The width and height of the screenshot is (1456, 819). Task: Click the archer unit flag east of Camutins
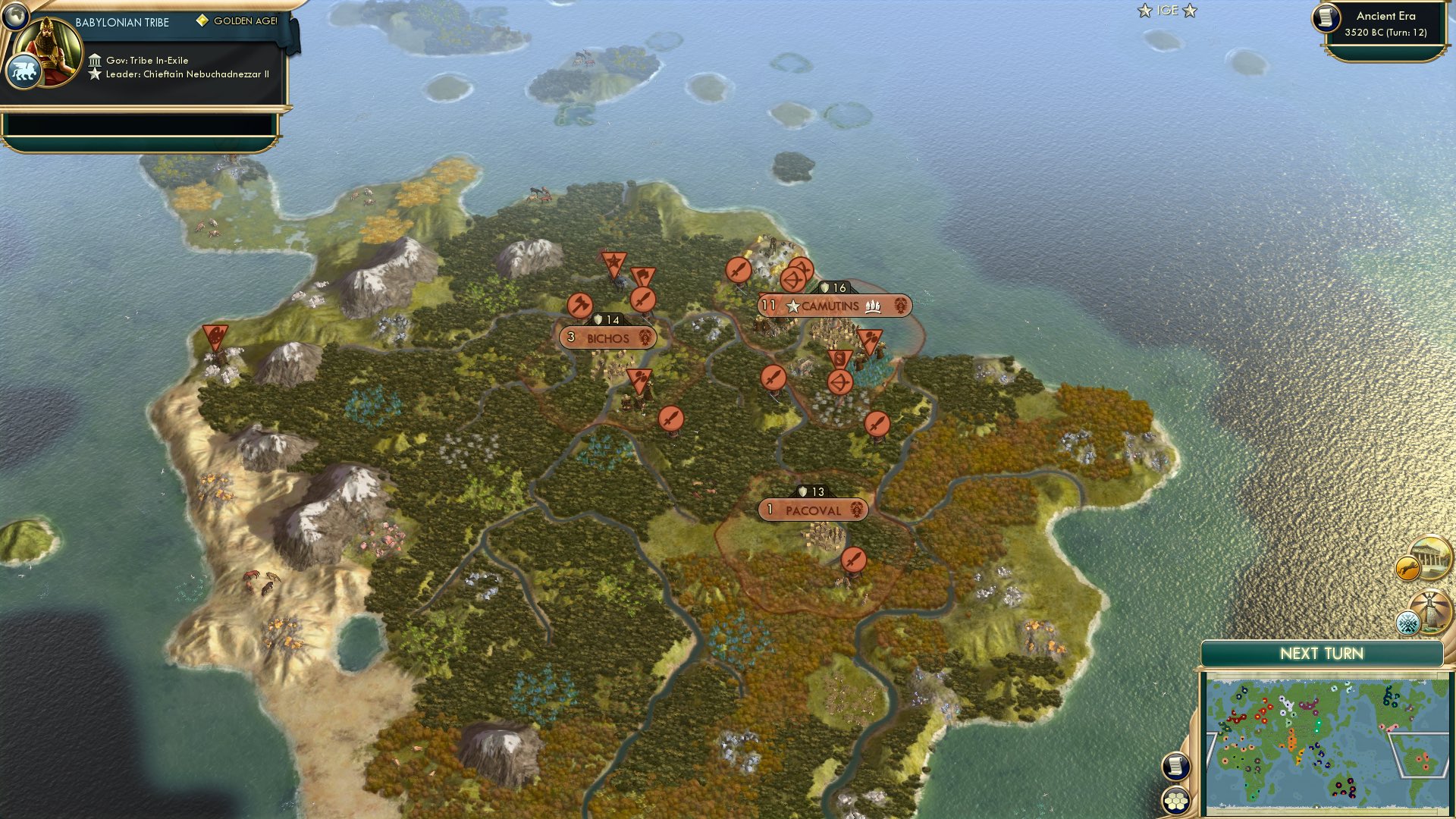(840, 381)
